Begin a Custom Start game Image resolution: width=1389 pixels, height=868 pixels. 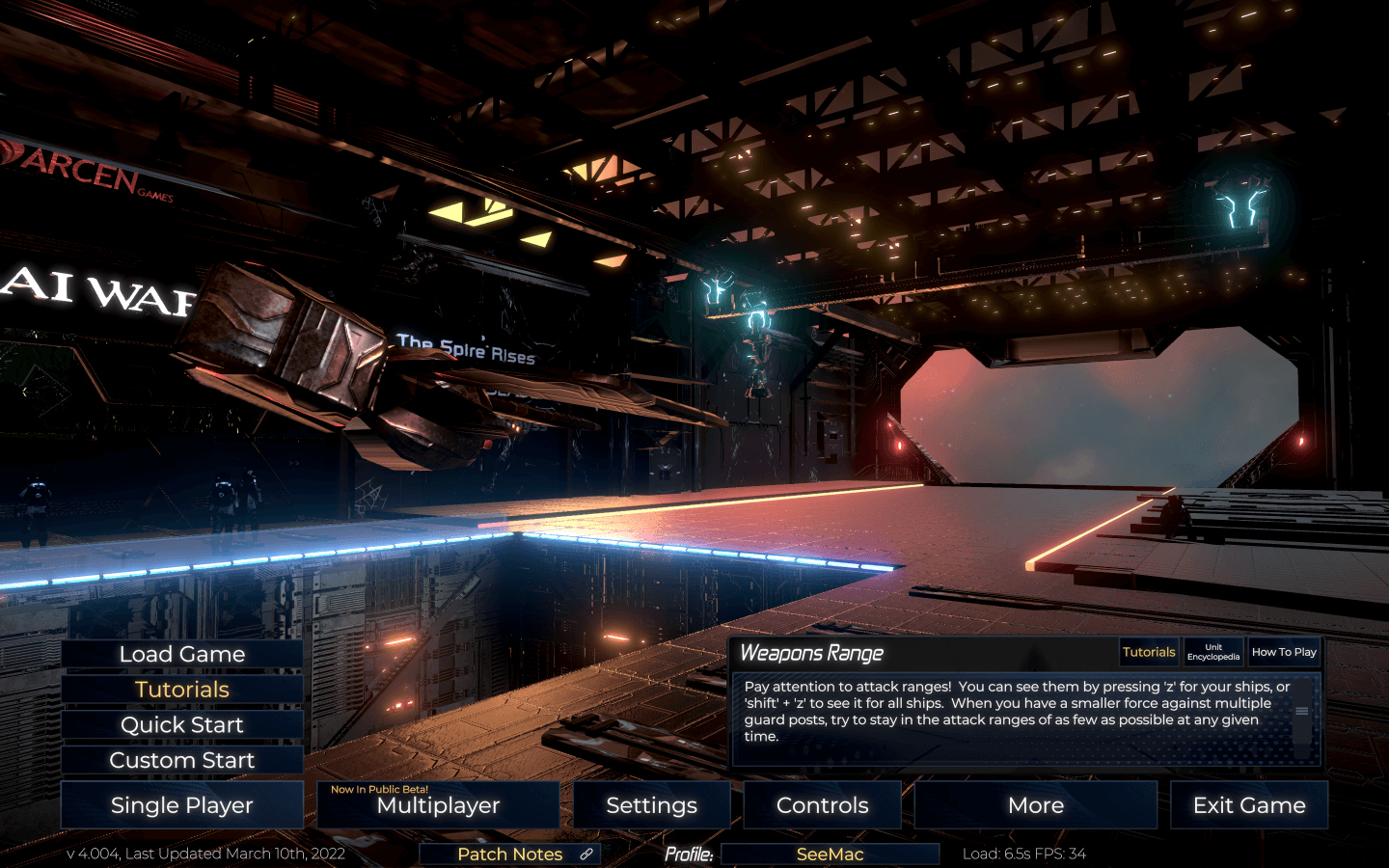(182, 760)
